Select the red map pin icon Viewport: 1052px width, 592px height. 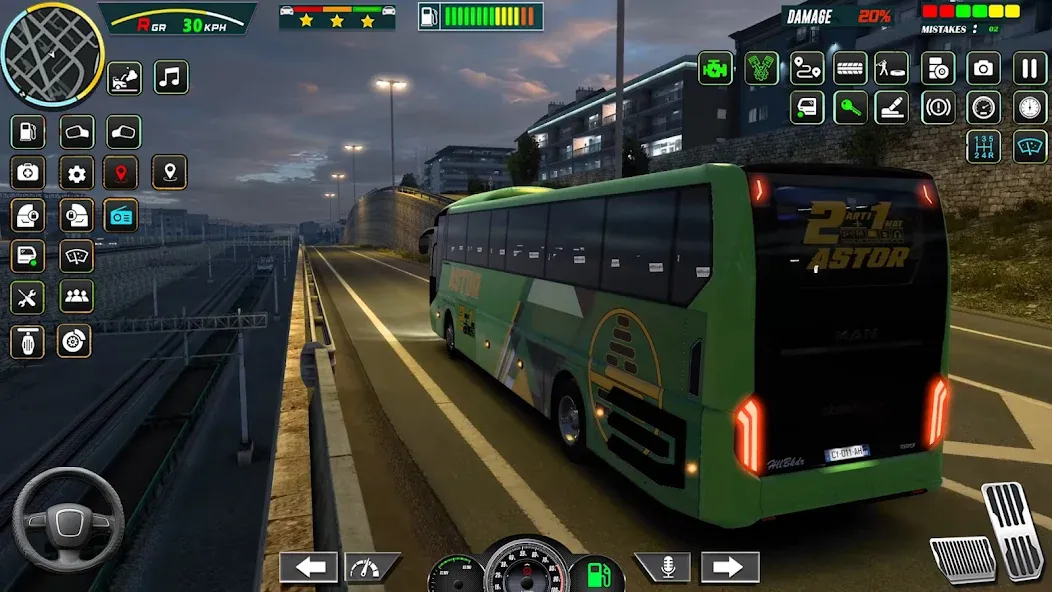[121, 173]
